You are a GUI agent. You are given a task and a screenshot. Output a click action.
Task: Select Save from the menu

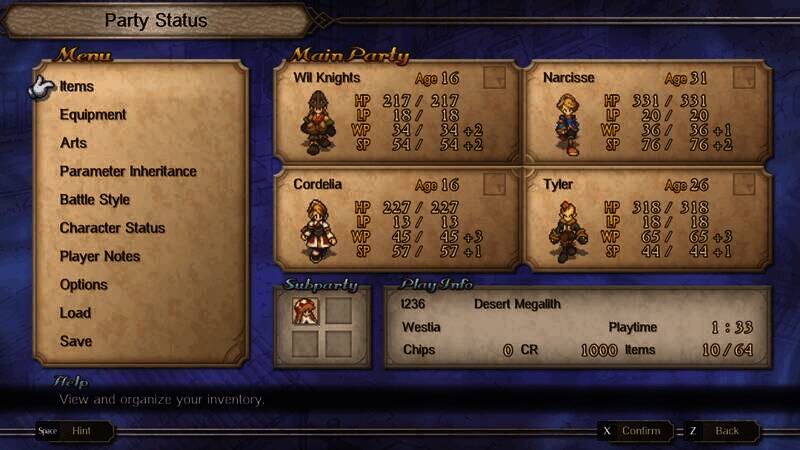click(76, 341)
